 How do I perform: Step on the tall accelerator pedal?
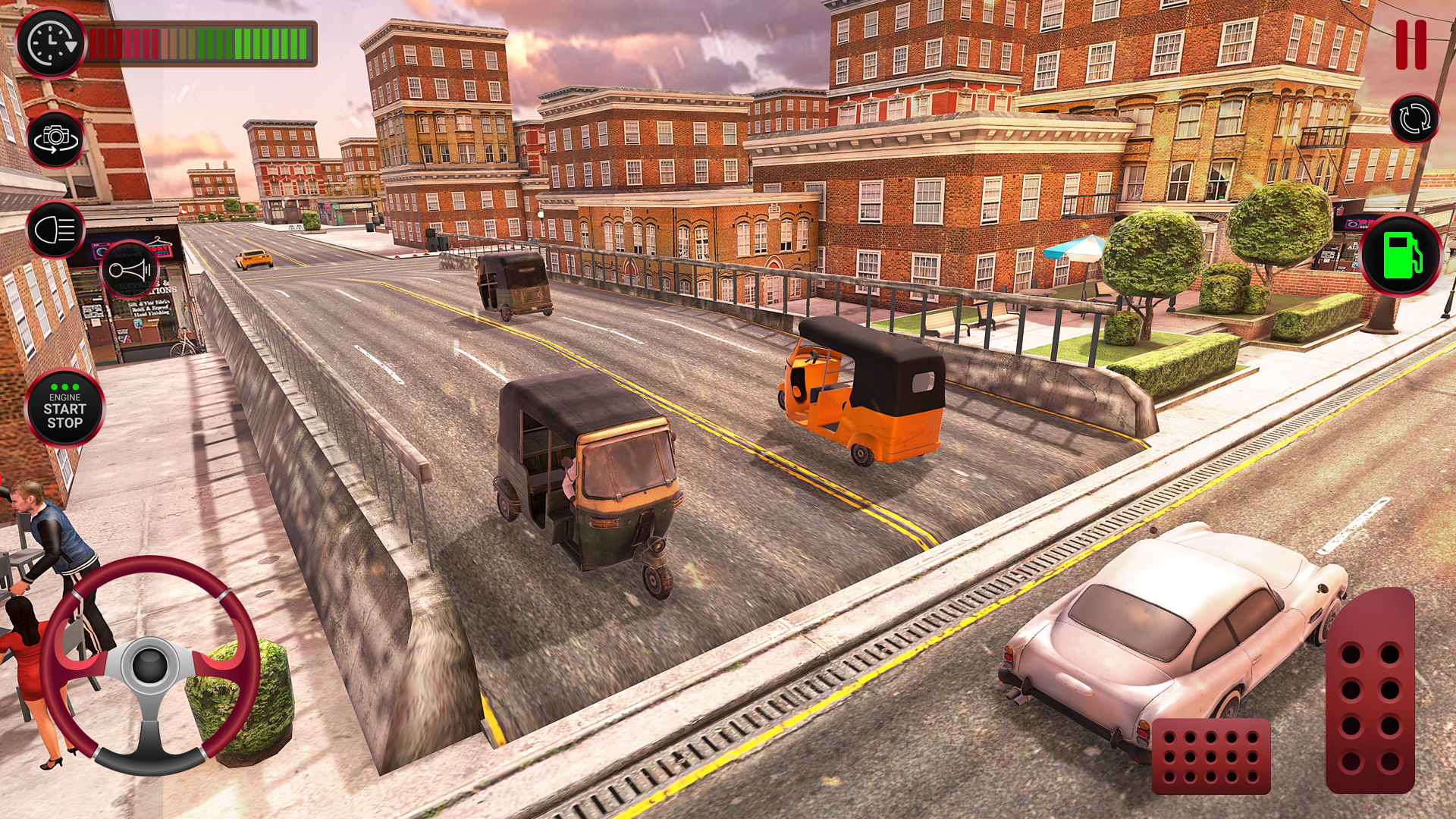click(1370, 690)
